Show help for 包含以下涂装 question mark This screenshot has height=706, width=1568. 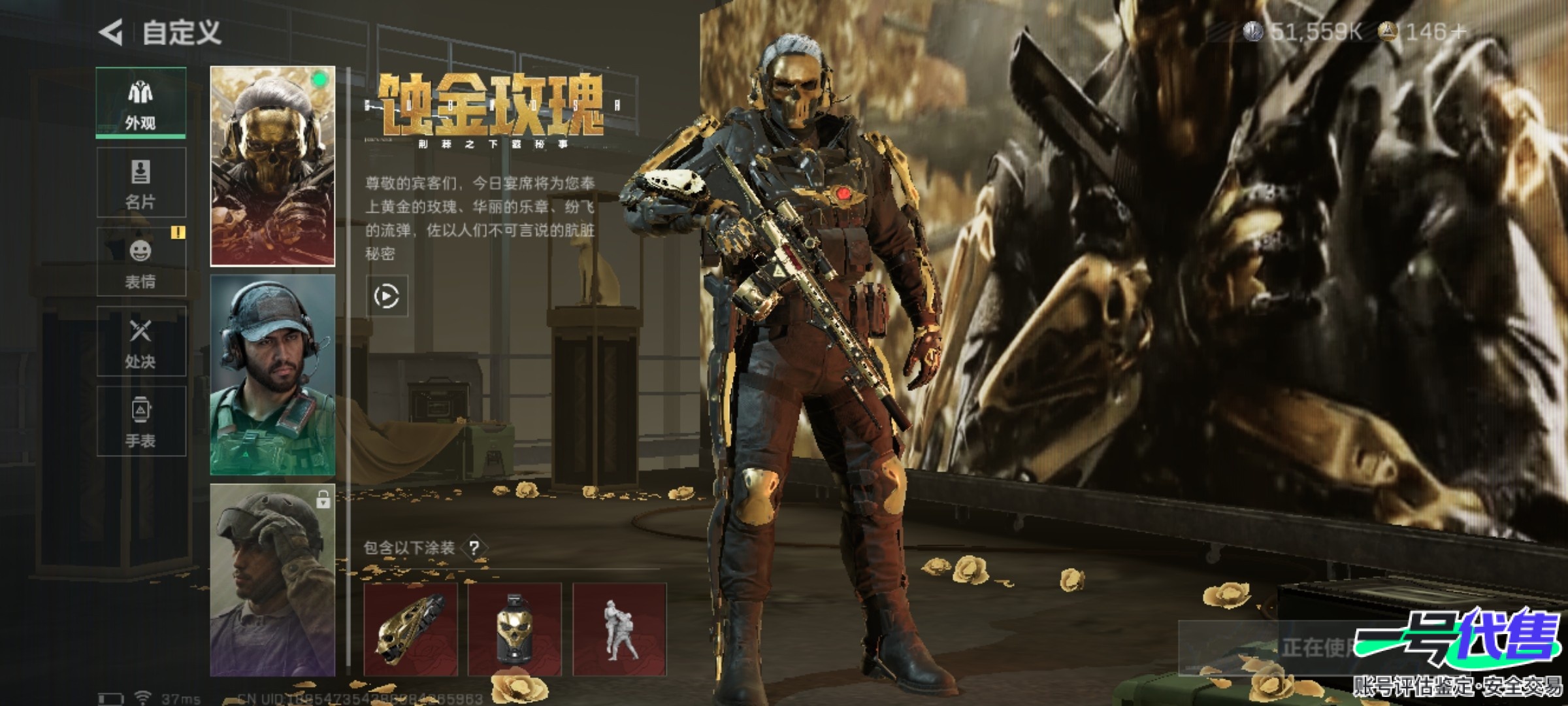pos(474,548)
